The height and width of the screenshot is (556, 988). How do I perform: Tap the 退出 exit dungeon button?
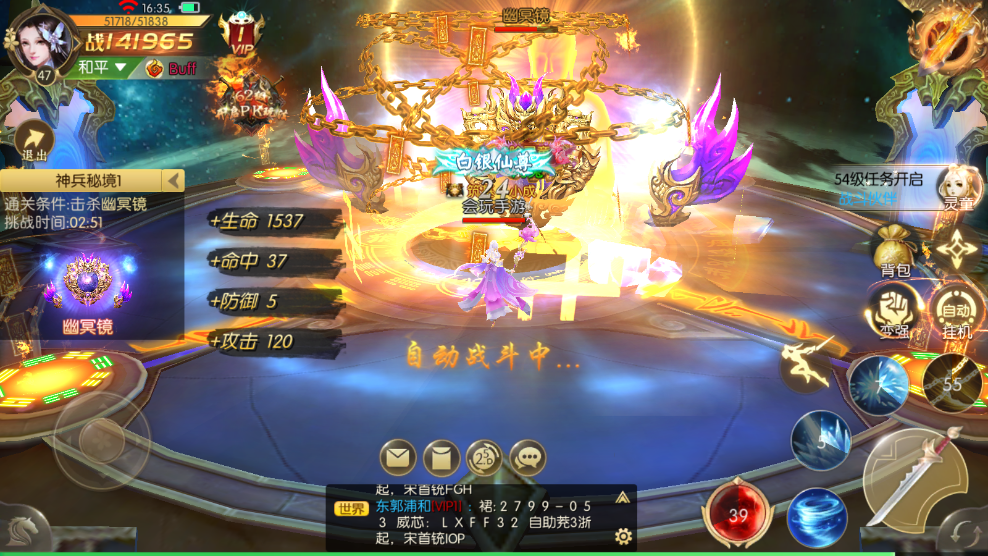point(35,142)
